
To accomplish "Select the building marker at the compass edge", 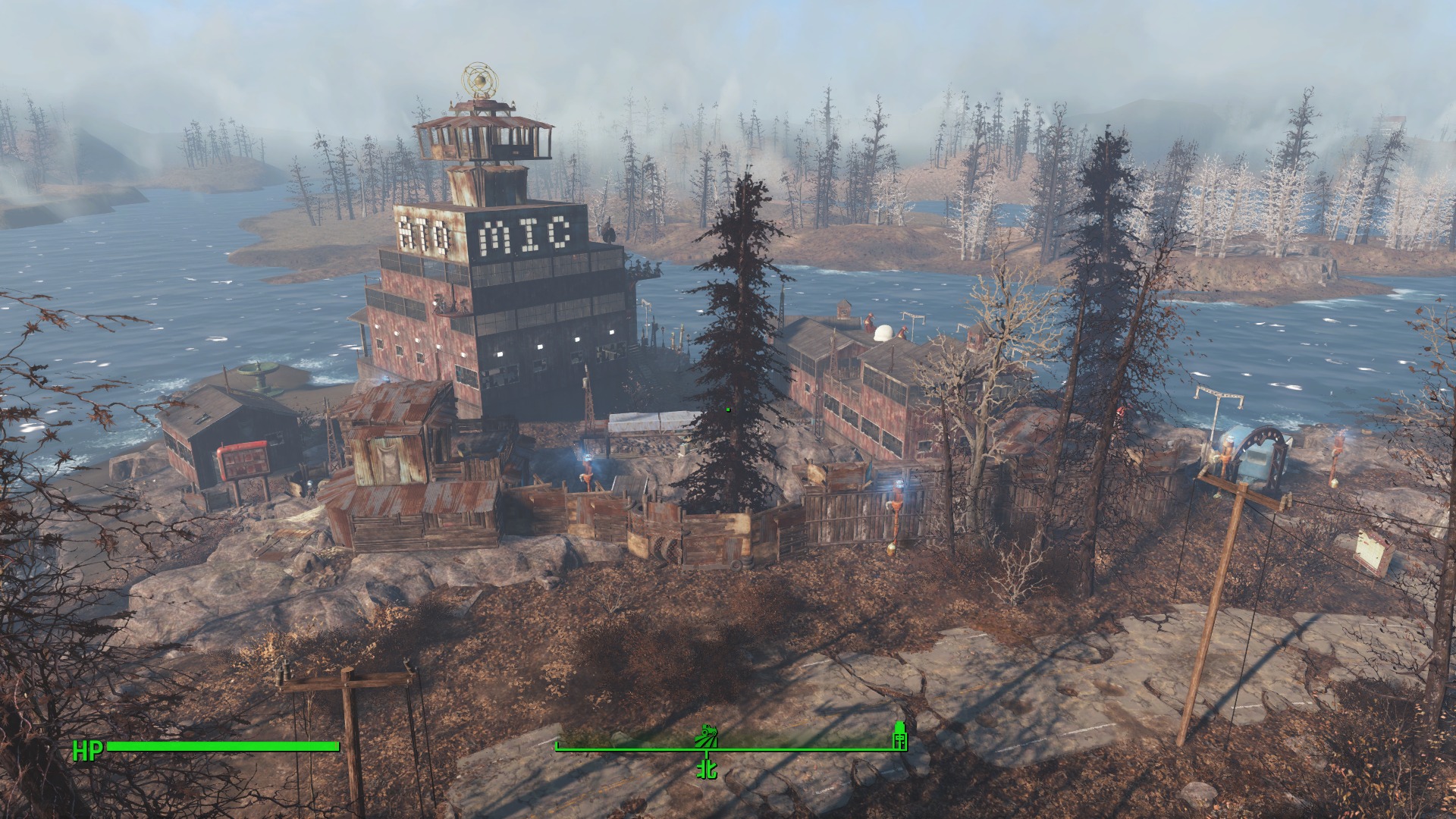I will click(x=899, y=736).
